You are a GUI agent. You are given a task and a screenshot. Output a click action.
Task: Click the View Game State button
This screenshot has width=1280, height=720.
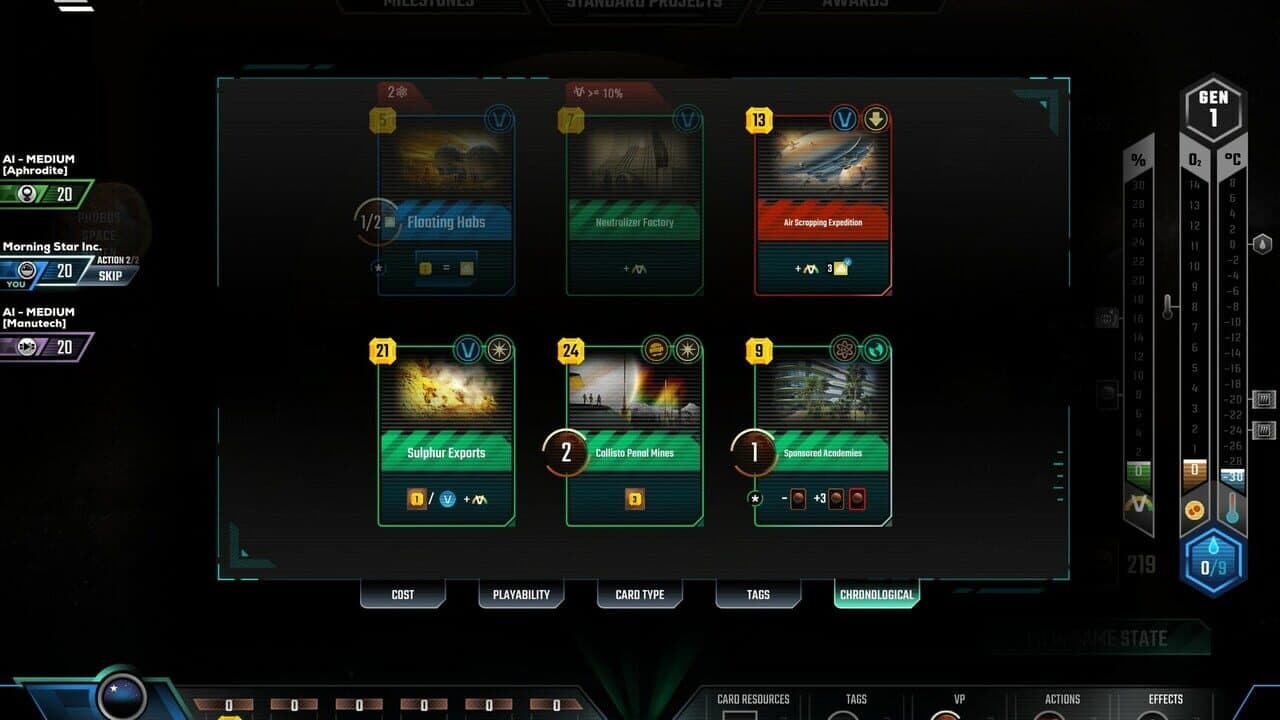pyautogui.click(x=1098, y=637)
